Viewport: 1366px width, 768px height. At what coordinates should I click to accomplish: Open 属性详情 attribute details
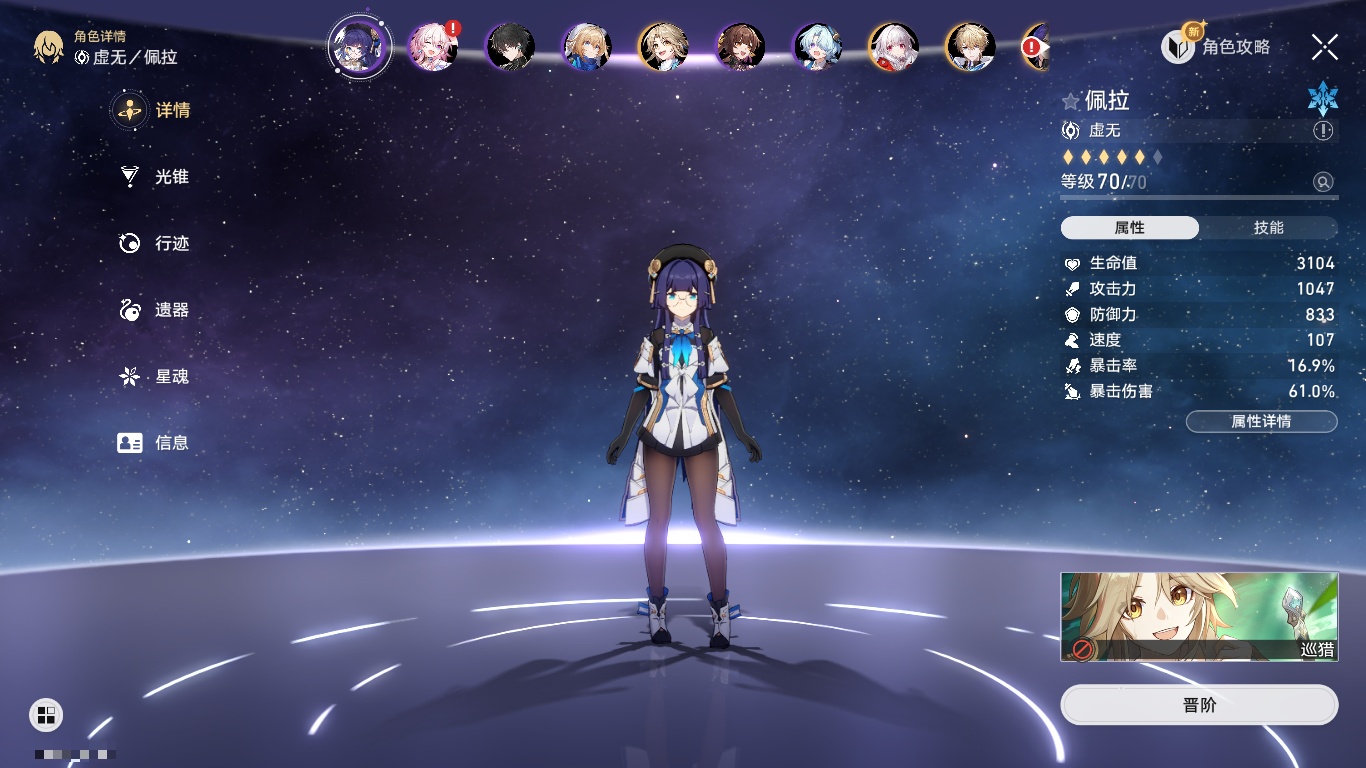pyautogui.click(x=1261, y=422)
